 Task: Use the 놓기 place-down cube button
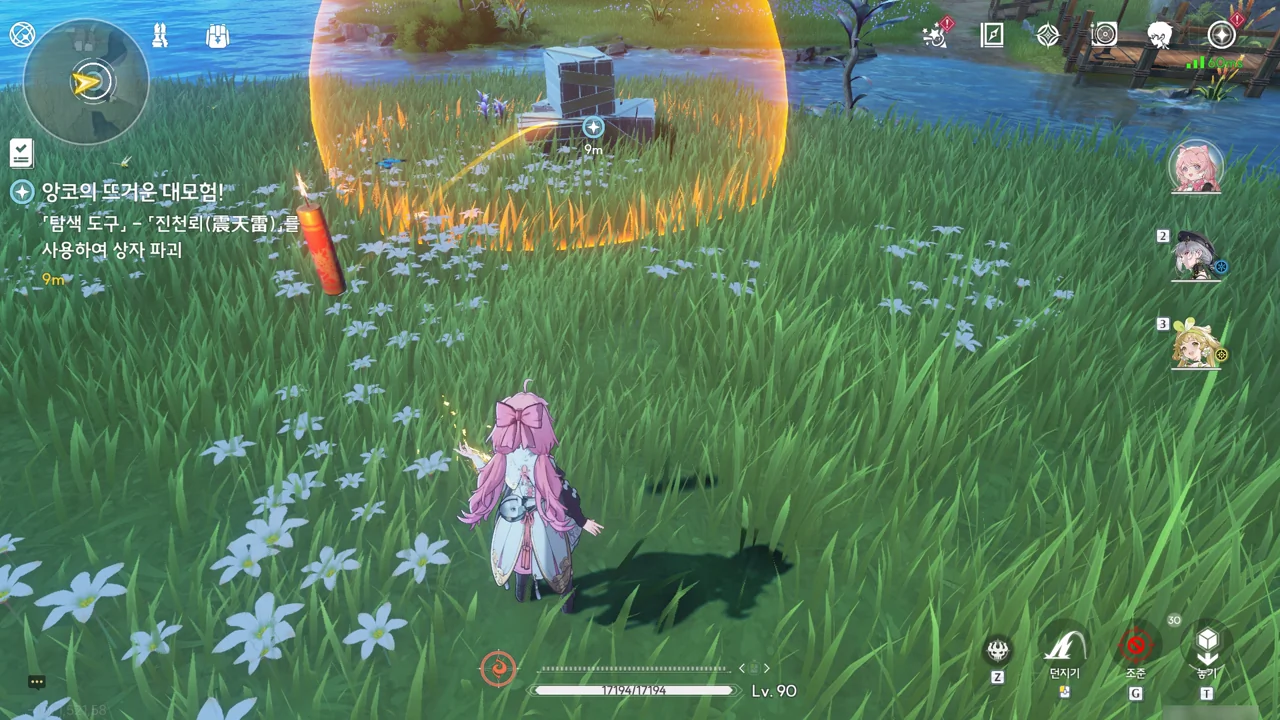click(1207, 644)
